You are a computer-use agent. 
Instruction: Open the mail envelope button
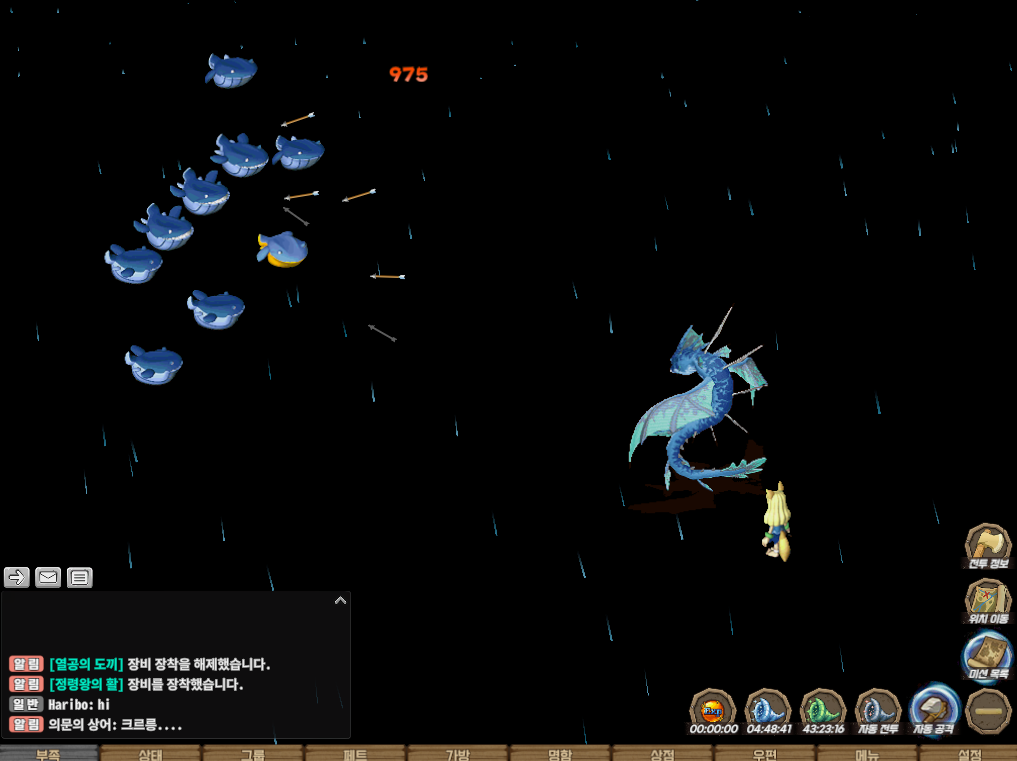[48, 577]
